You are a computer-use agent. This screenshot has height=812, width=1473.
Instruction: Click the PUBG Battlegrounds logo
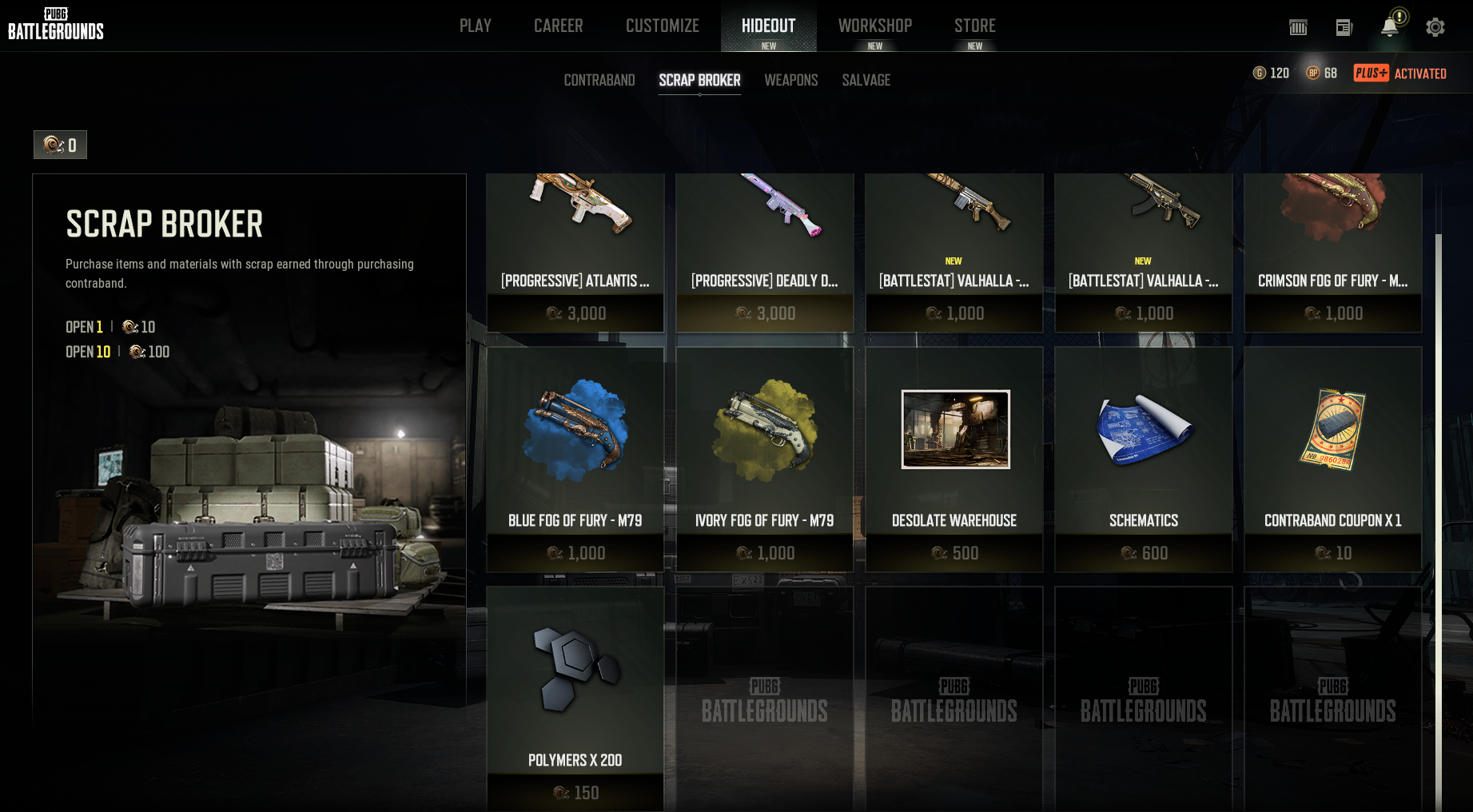tap(56, 24)
